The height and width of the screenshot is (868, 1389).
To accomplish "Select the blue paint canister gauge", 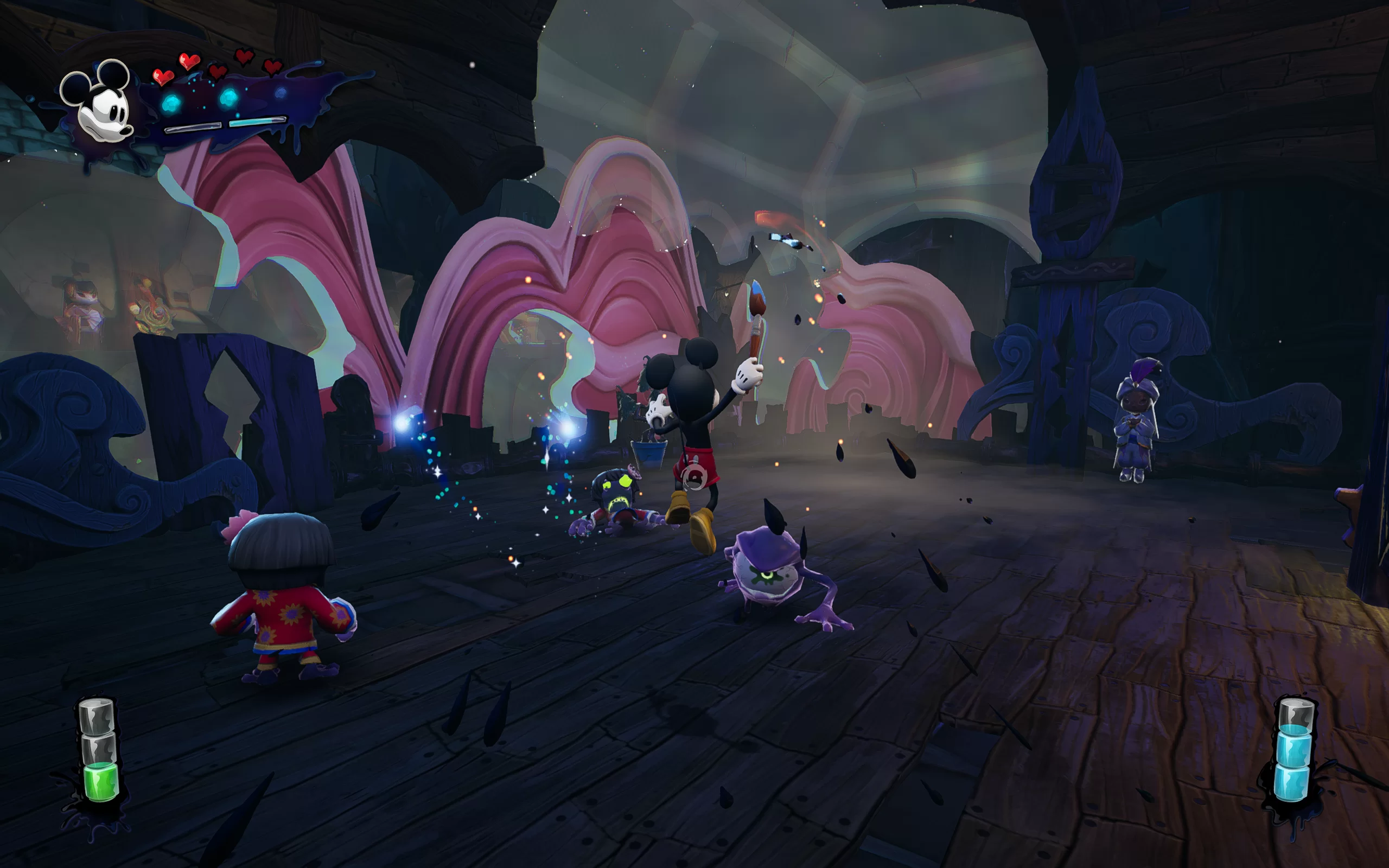I will (x=1294, y=751).
